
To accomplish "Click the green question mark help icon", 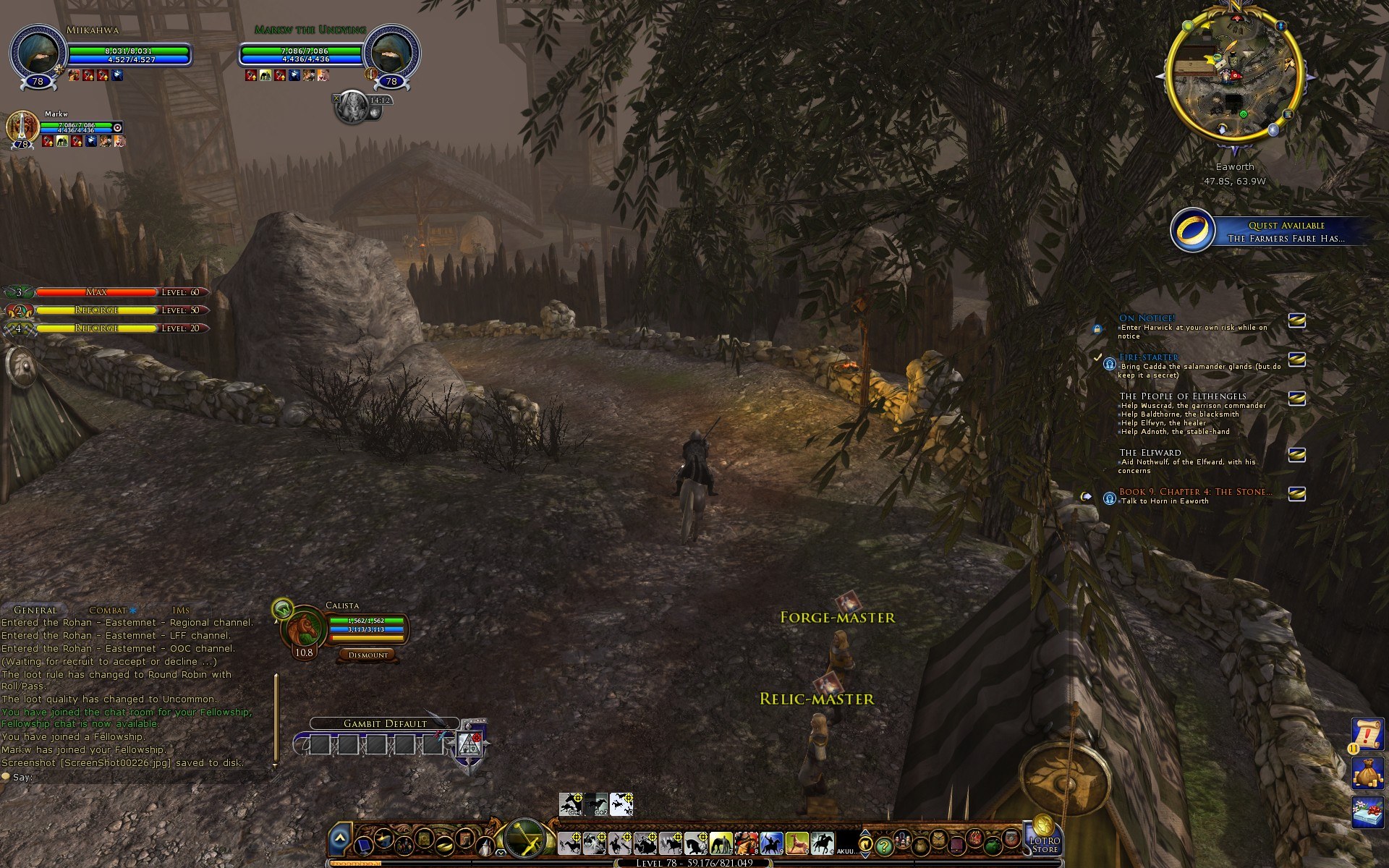I will coord(883,845).
